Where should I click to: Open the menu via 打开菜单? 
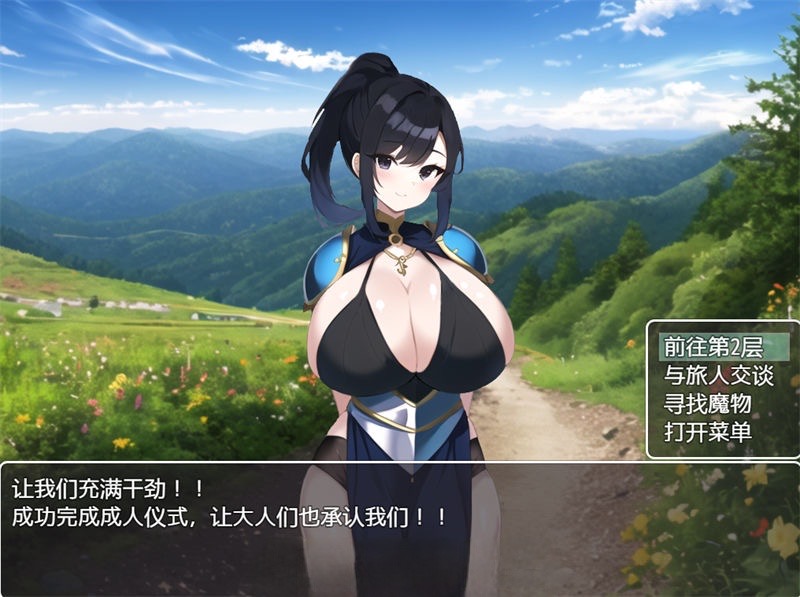pos(708,433)
